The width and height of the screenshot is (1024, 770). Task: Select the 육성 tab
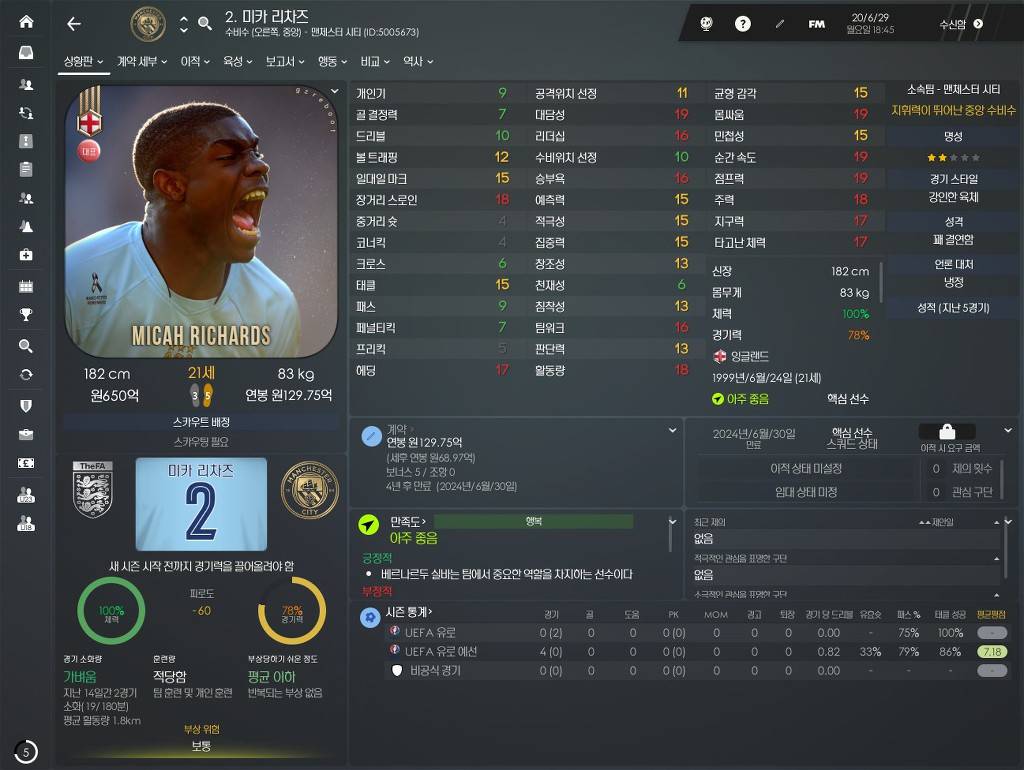(237, 61)
